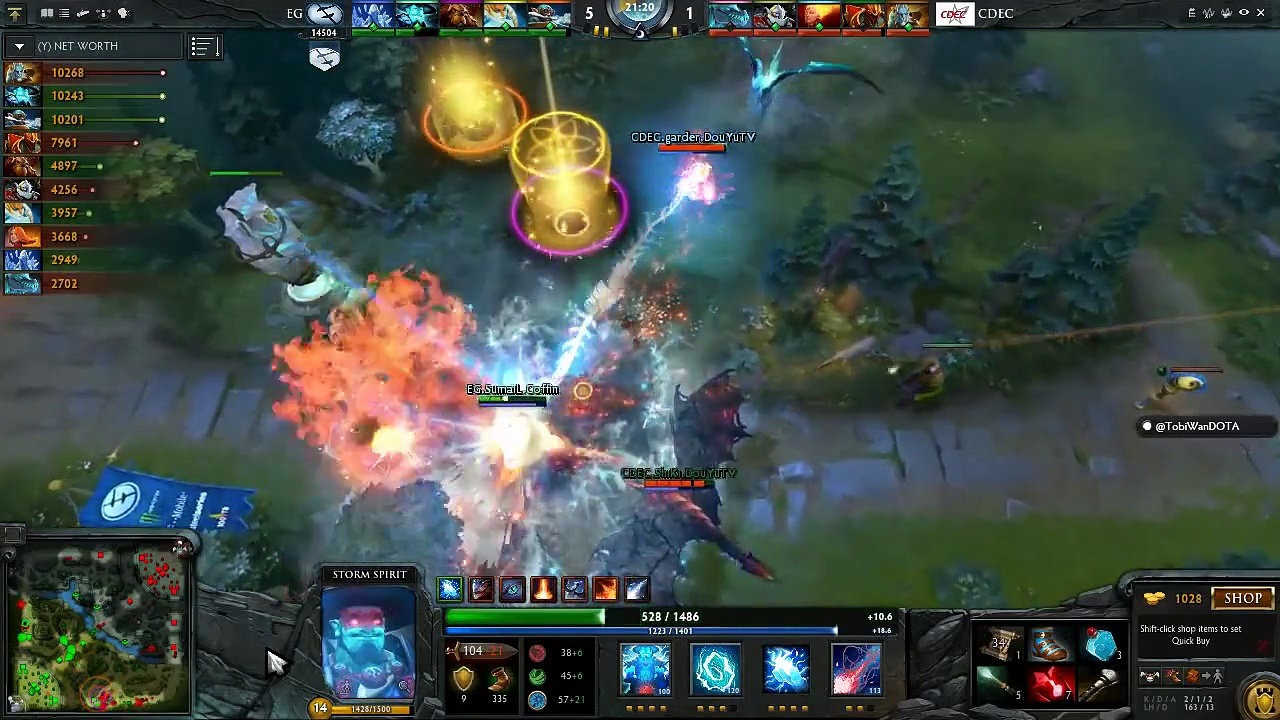Click Storm Spirit's mana bar
The width and height of the screenshot is (1280, 720).
click(640, 630)
